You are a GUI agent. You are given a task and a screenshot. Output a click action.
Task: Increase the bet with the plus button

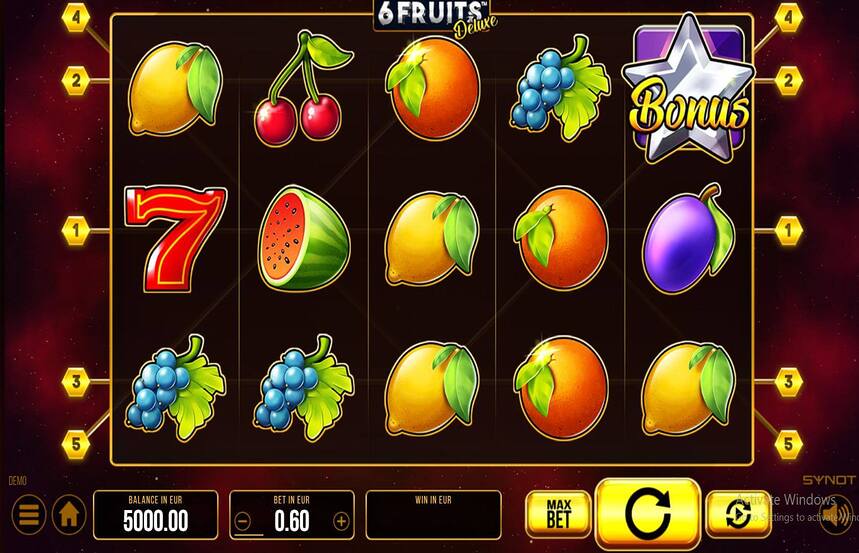pos(341,521)
